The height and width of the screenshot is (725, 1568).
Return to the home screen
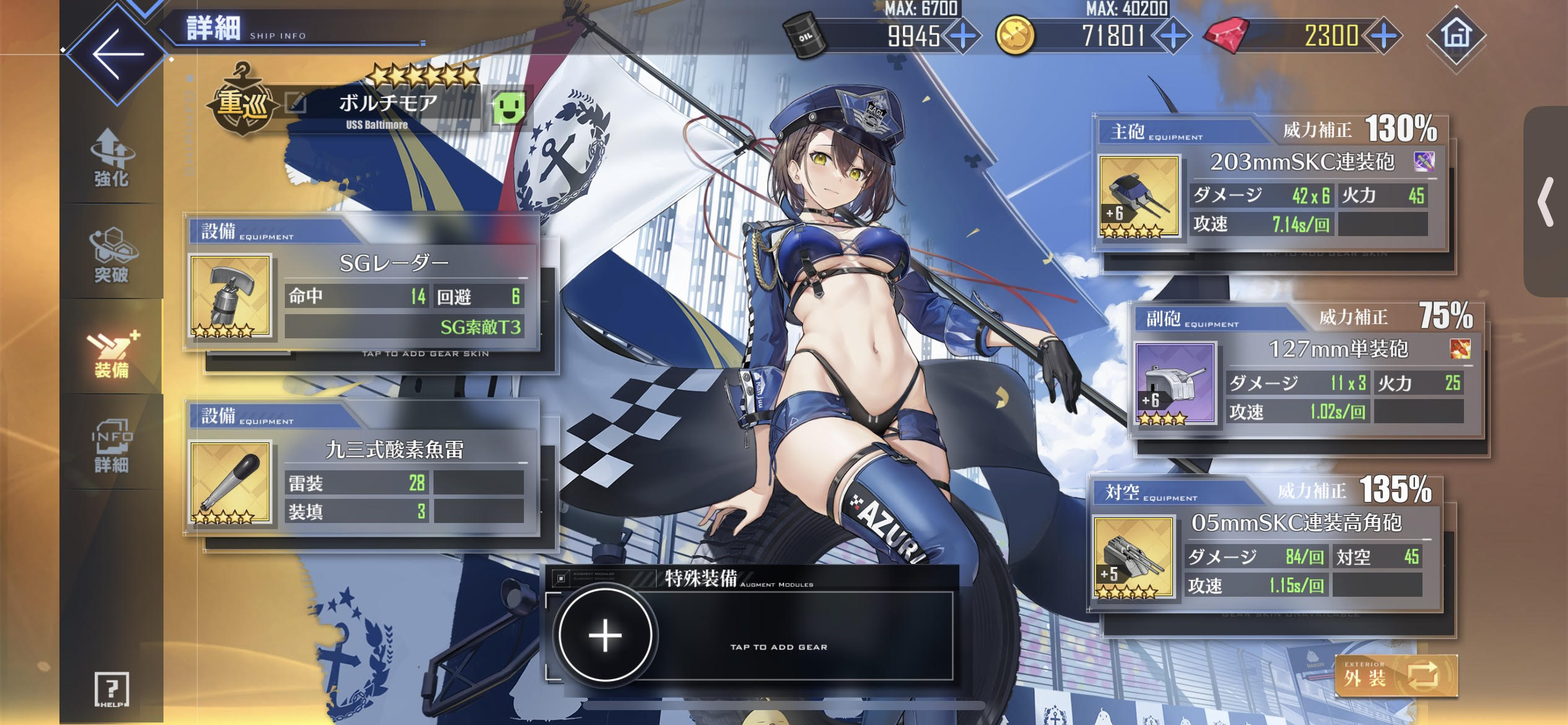[x=1456, y=35]
